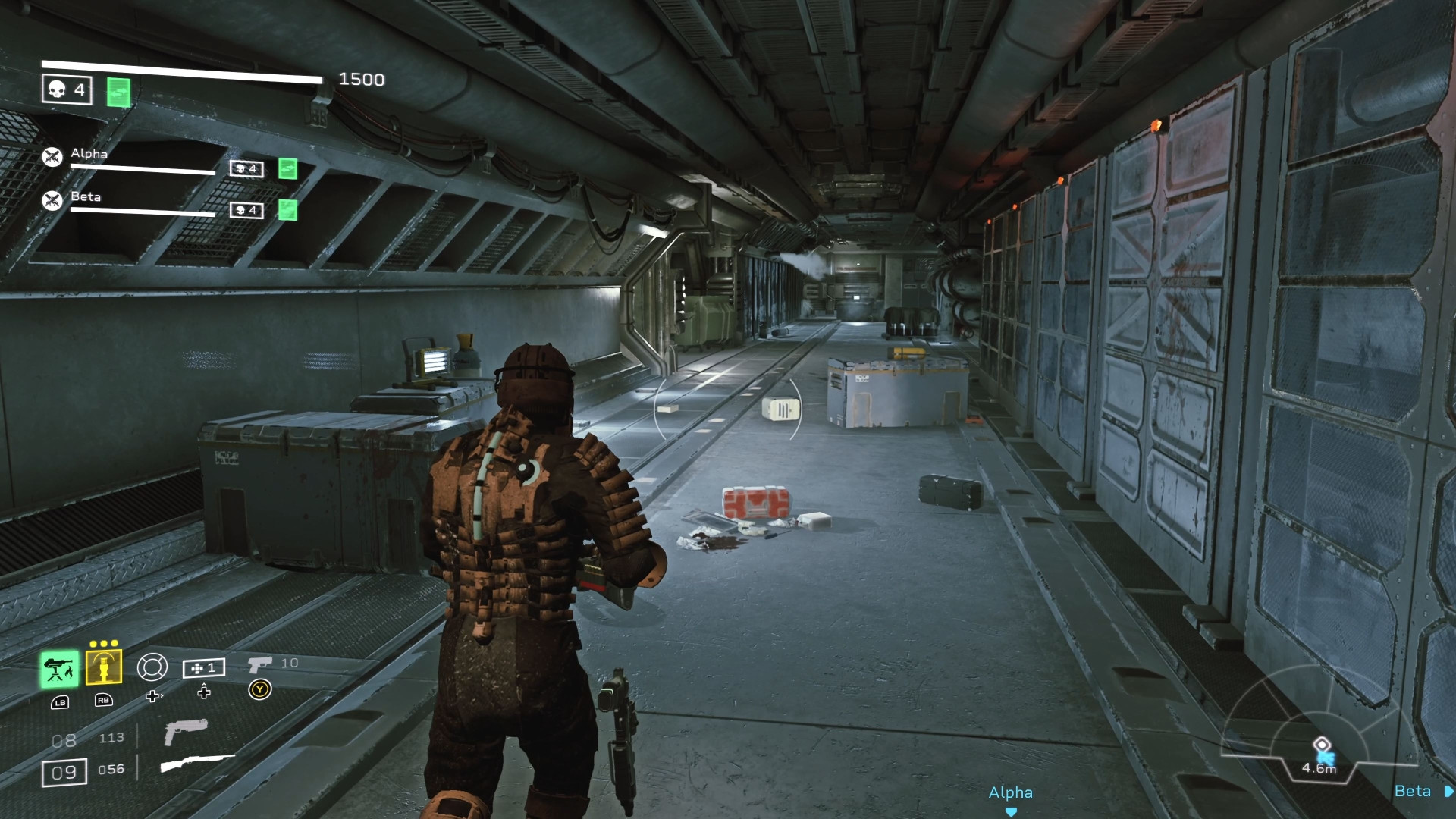This screenshot has width=1456, height=819.
Task: Select the green sentry turret gadget
Action: click(61, 670)
